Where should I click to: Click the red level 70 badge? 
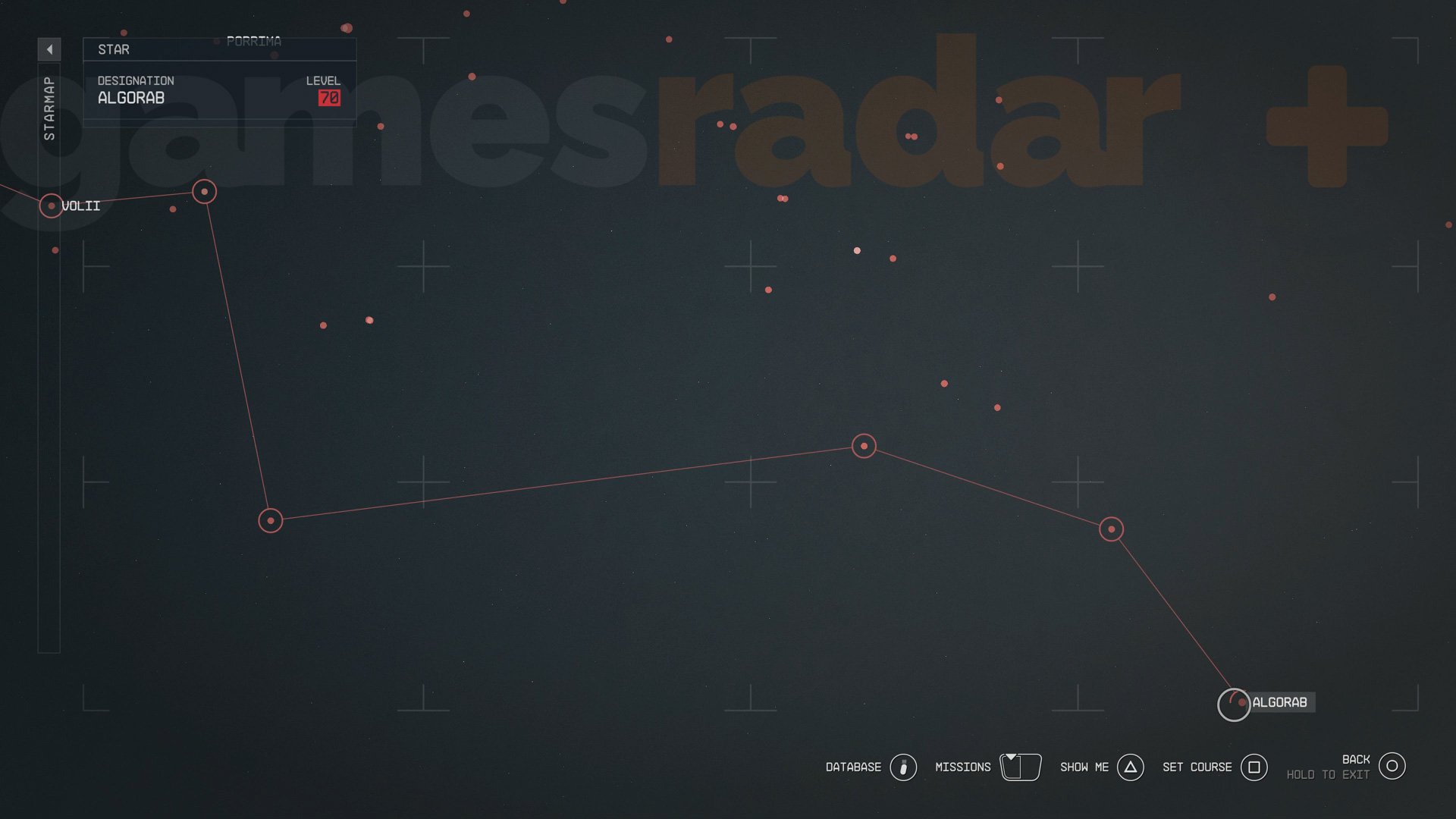click(329, 97)
